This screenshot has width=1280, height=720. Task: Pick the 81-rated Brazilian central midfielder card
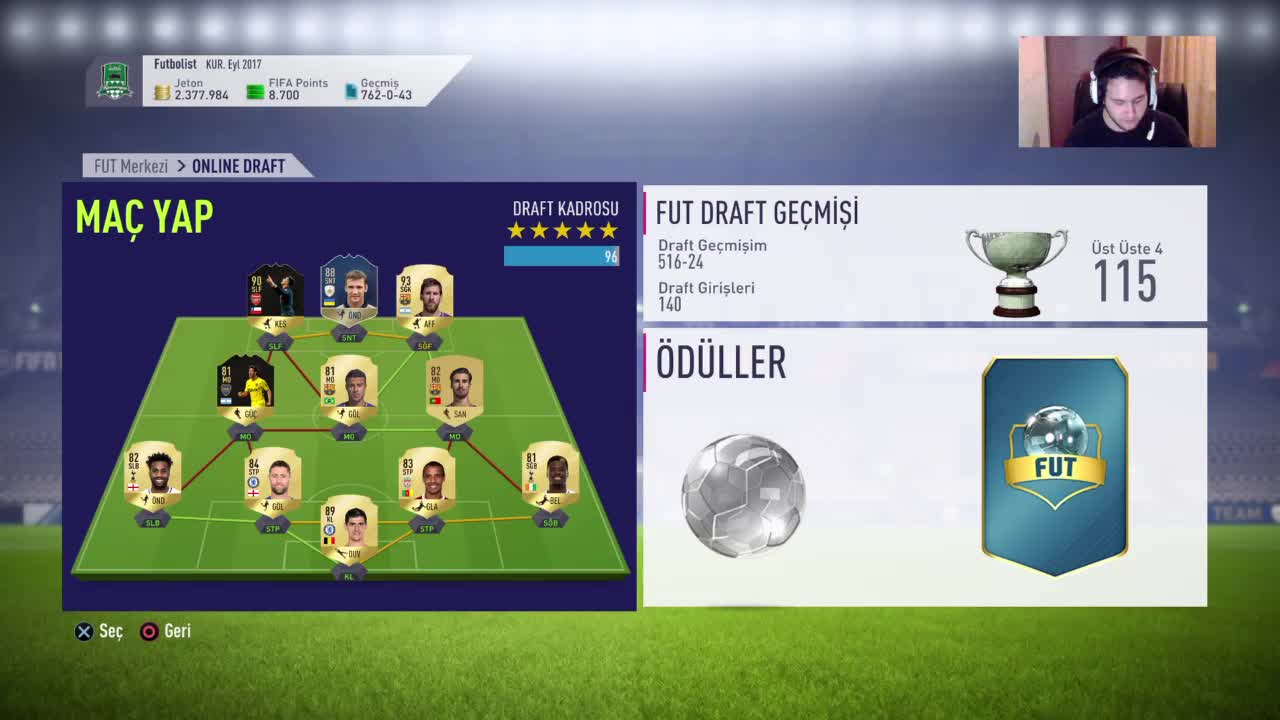pyautogui.click(x=349, y=388)
